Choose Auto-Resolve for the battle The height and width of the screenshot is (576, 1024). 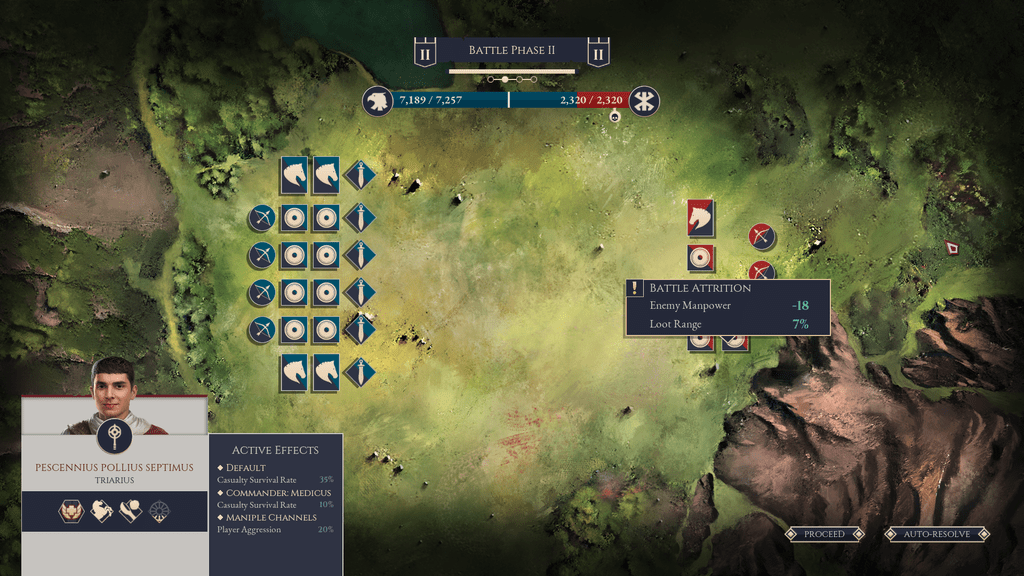[x=937, y=534]
